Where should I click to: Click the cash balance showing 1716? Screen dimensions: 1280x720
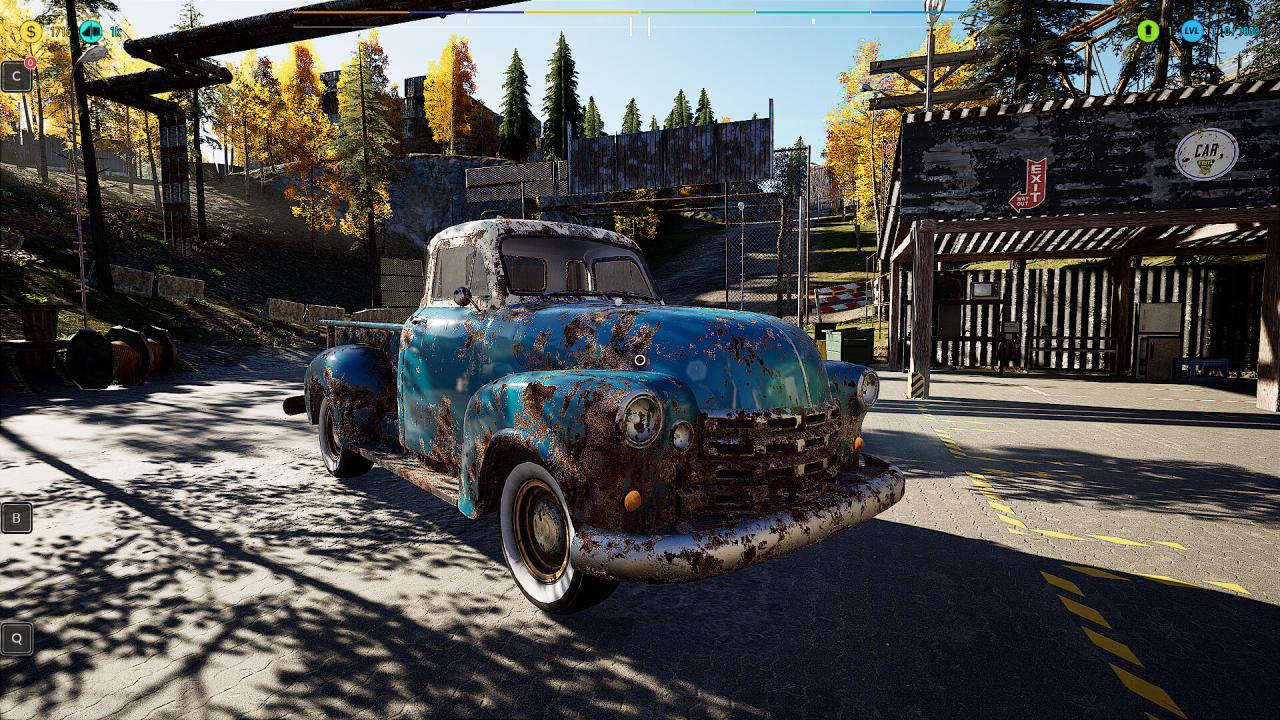[x=60, y=31]
